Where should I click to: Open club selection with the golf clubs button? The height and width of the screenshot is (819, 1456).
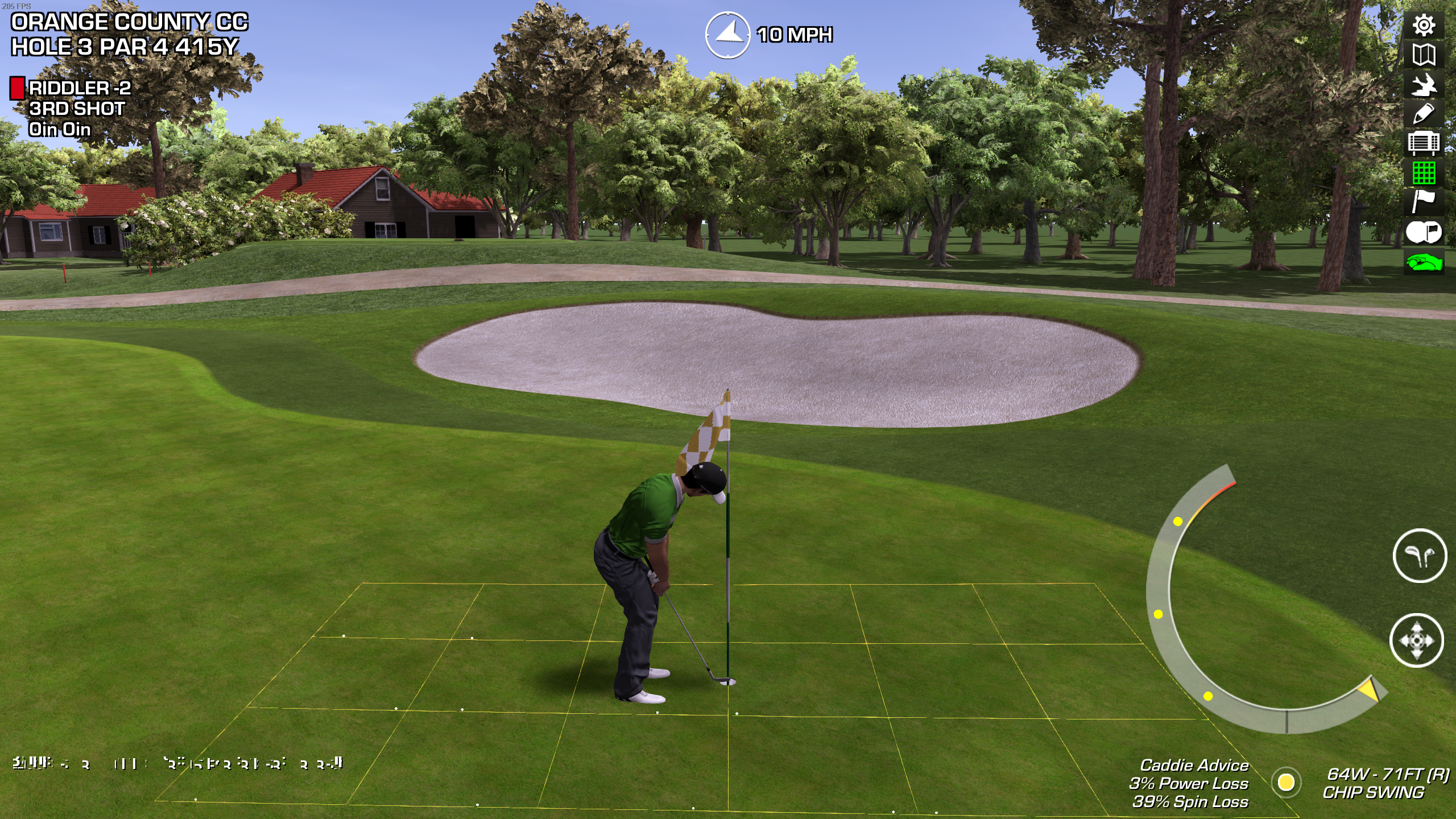point(1420,556)
